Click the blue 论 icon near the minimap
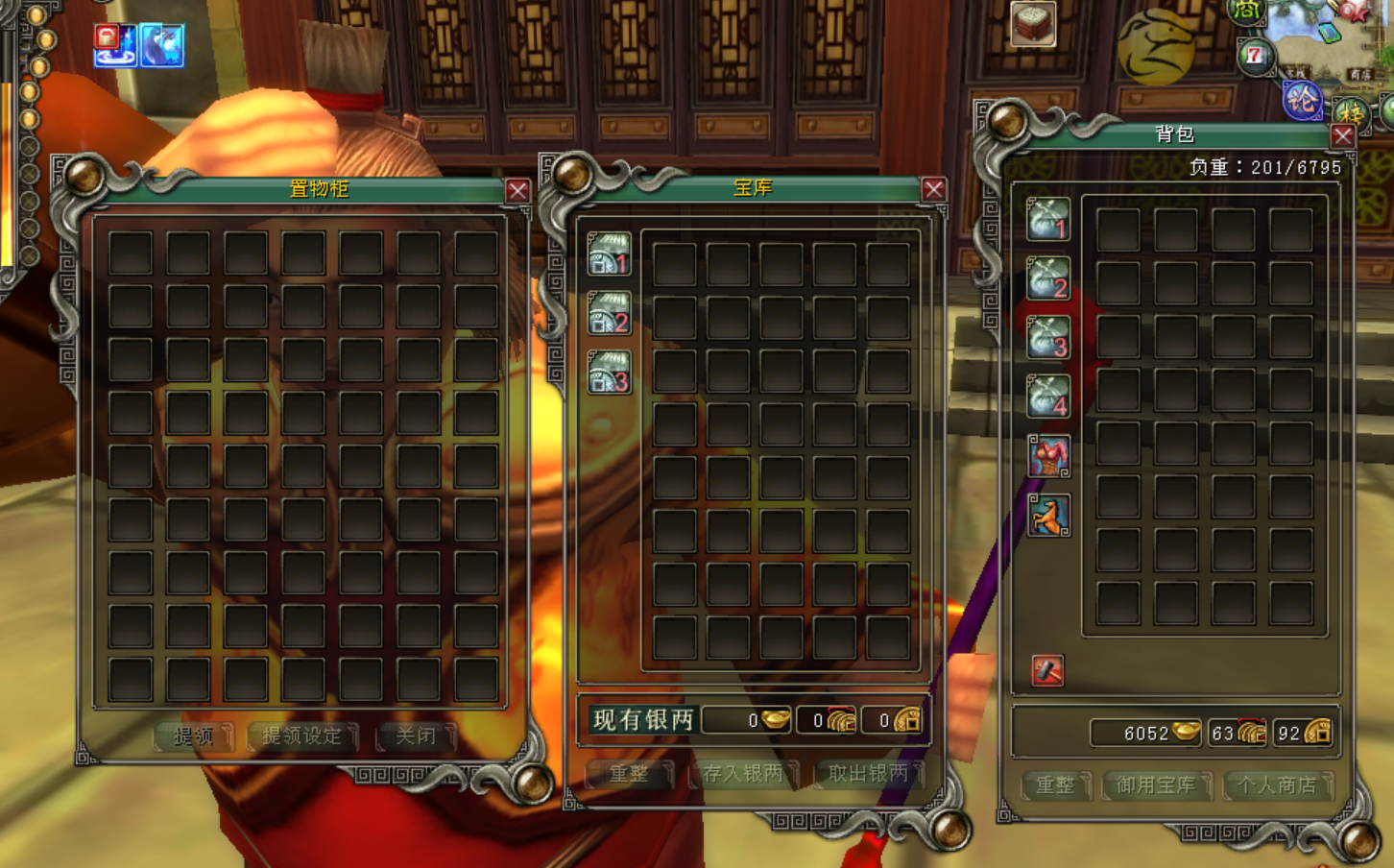 pyautogui.click(x=1302, y=101)
